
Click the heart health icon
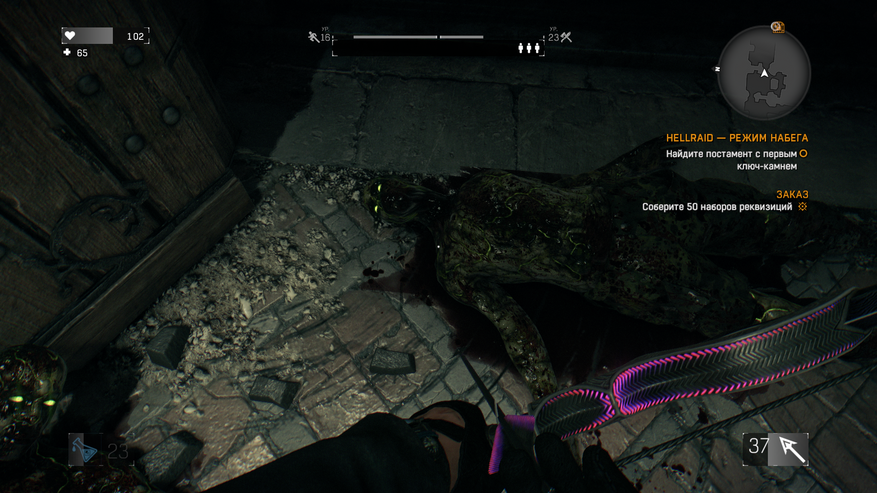70,36
